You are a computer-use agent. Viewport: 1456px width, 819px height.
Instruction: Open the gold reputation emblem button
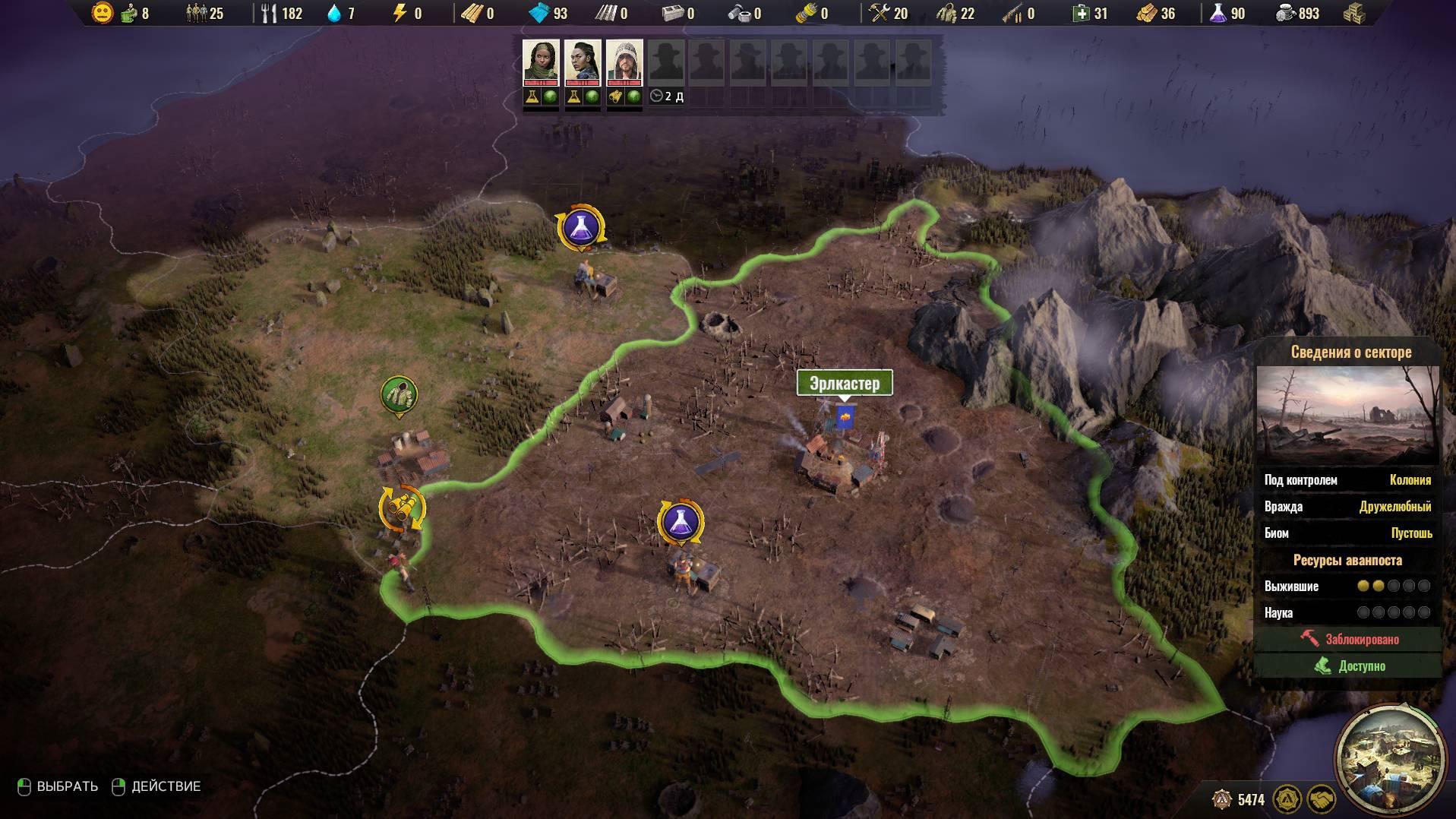pos(1287,798)
